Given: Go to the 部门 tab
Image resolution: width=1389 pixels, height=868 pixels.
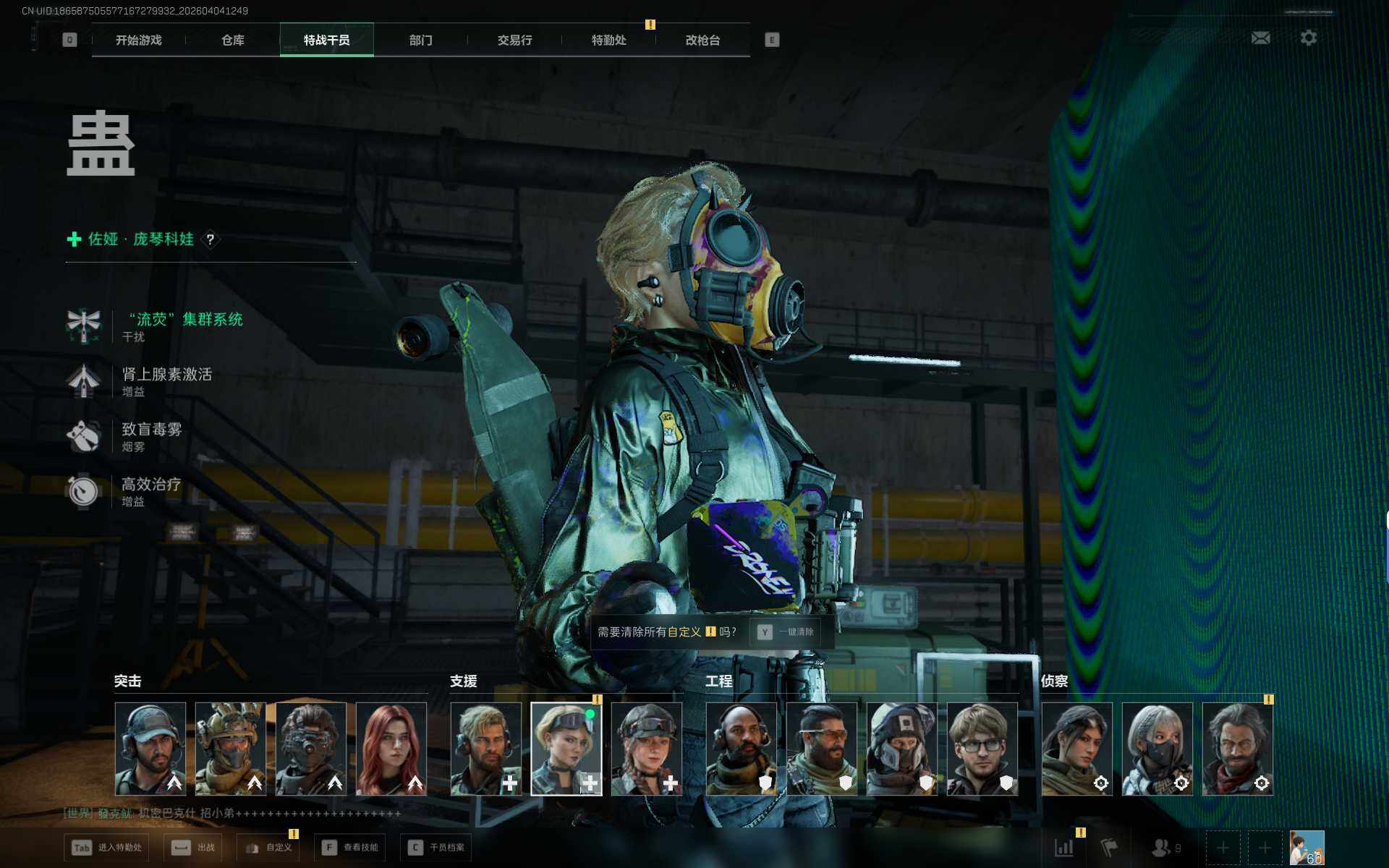Looking at the screenshot, I should pos(420,41).
